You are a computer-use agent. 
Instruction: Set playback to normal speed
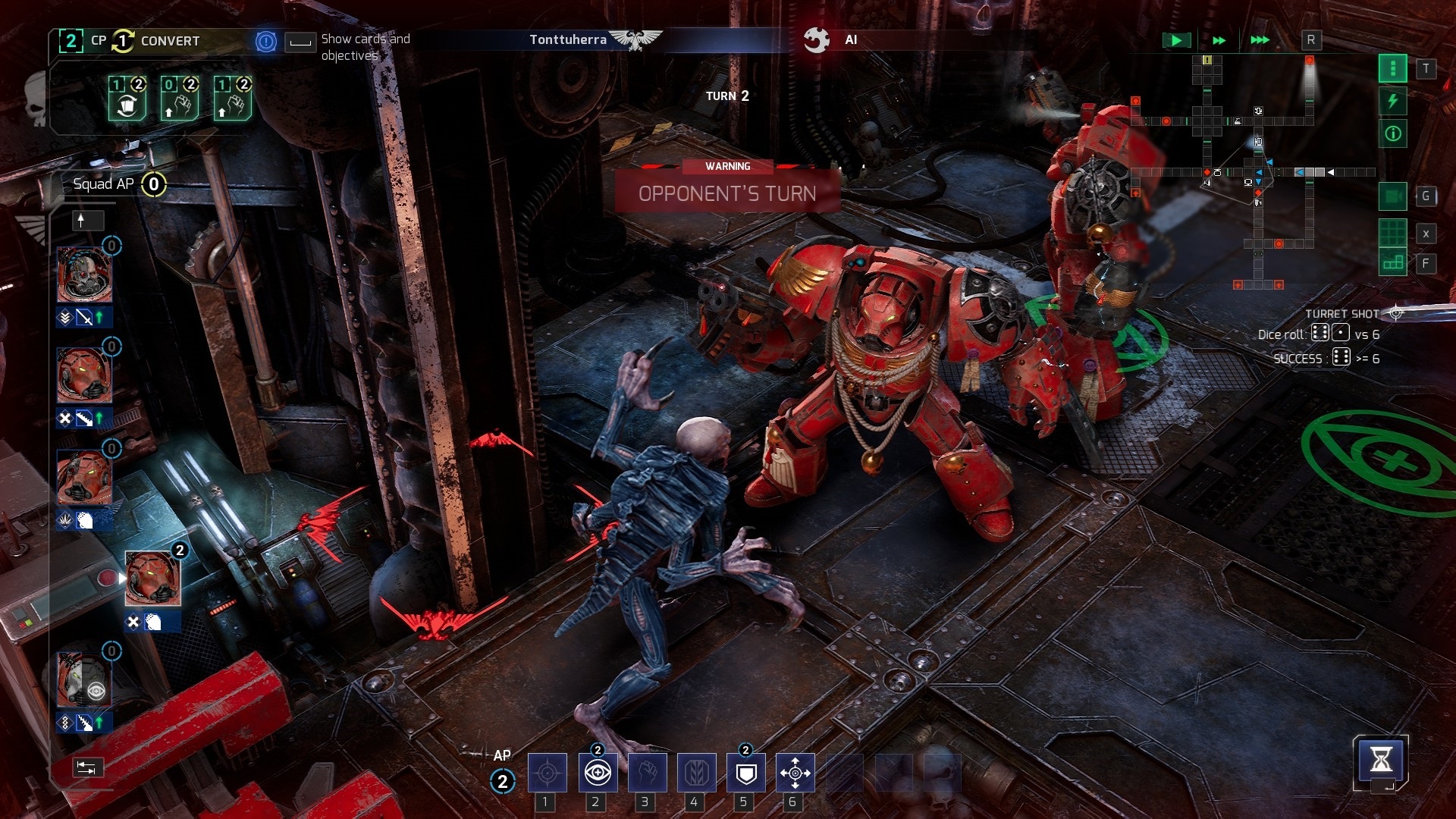1176,40
